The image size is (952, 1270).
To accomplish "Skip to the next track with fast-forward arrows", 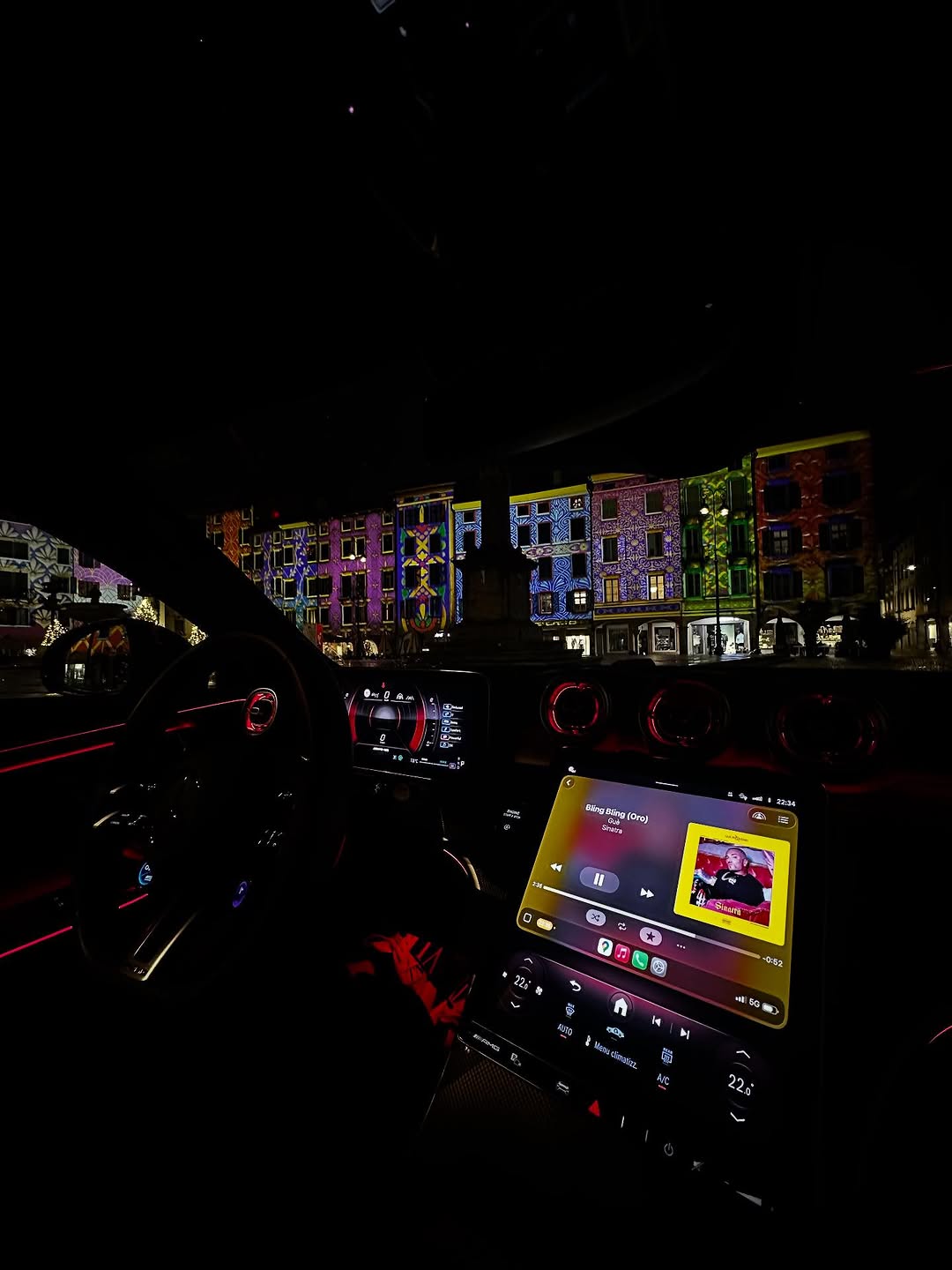I will [647, 893].
